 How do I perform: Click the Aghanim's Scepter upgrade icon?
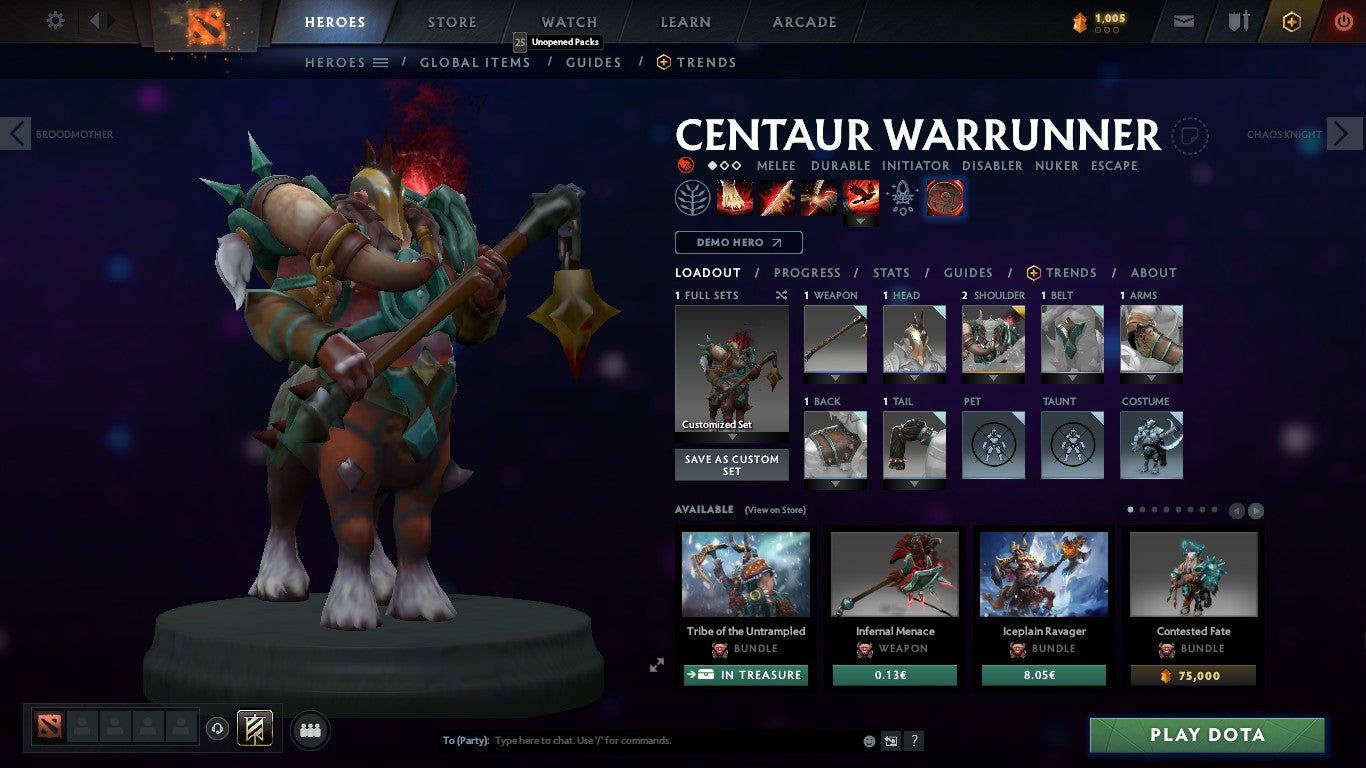902,197
